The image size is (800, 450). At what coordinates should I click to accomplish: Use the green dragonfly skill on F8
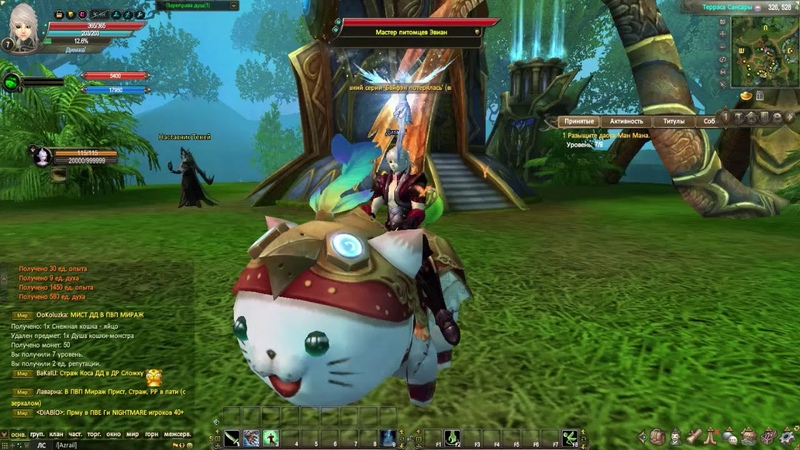coord(570,437)
